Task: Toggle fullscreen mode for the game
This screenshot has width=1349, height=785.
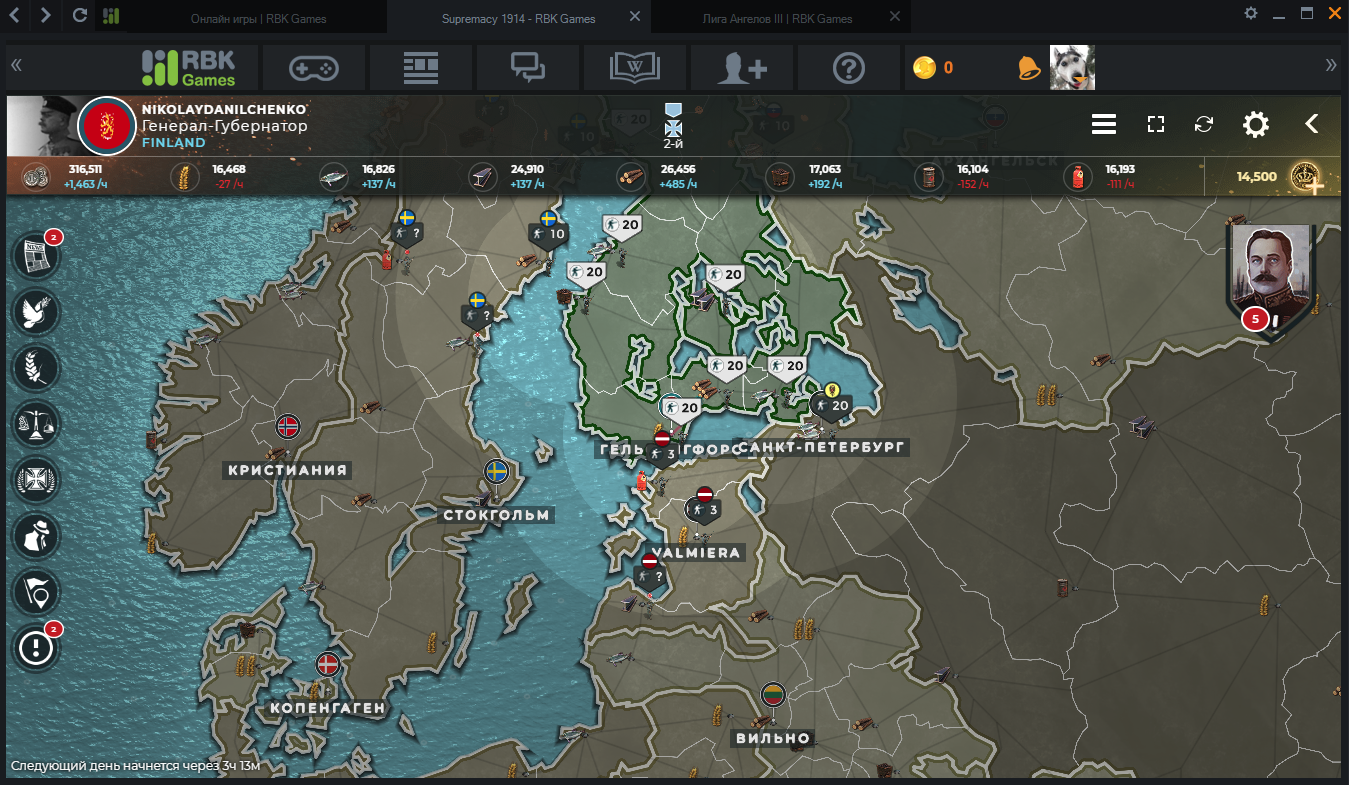Action: (x=1156, y=124)
